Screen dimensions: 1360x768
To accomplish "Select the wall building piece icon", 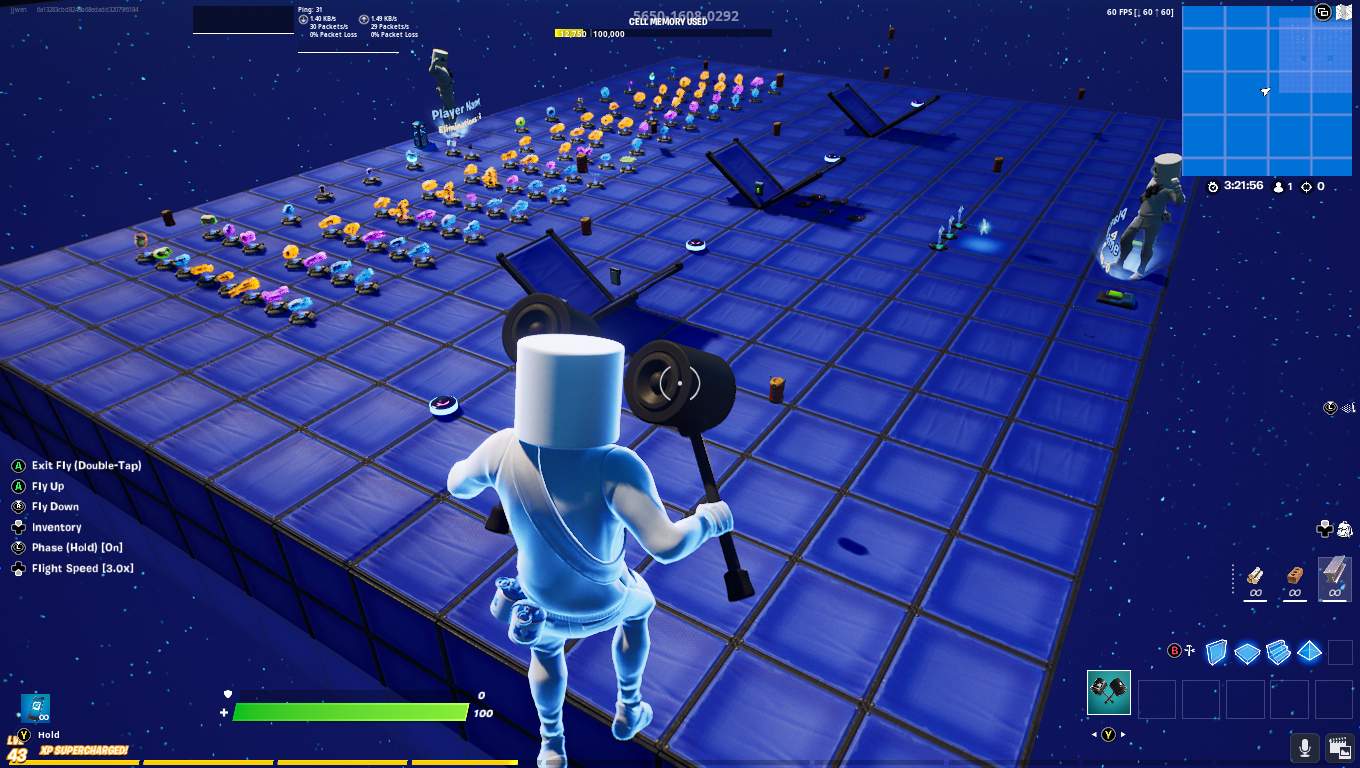I will pos(1216,652).
